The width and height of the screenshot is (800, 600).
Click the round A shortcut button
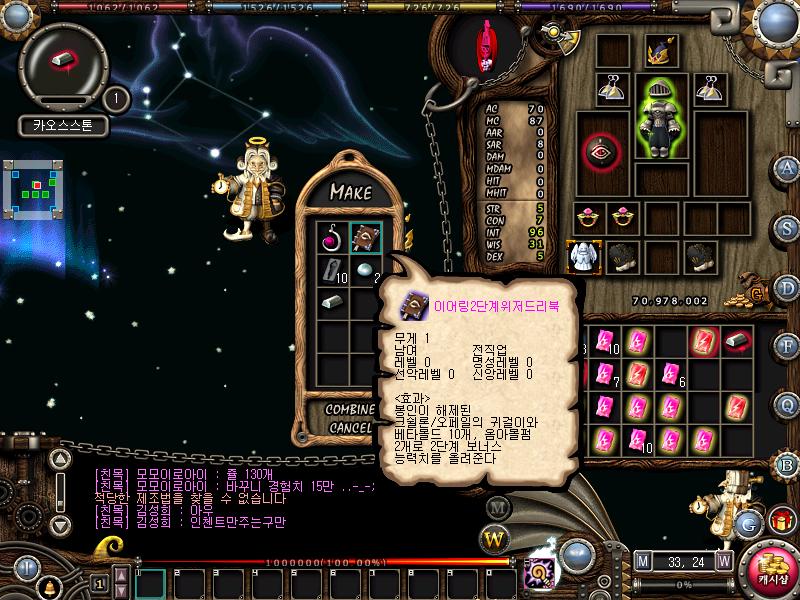[x=787, y=167]
